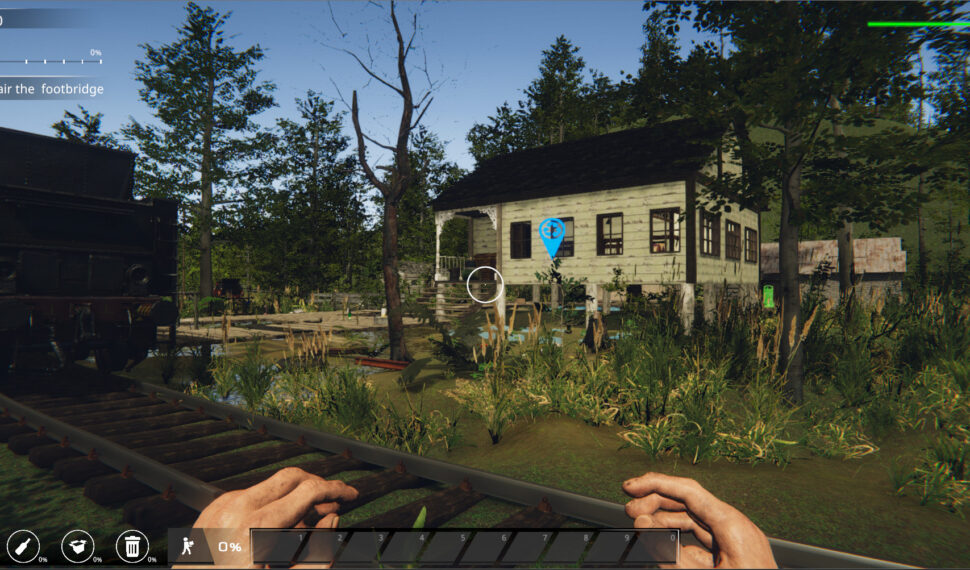Open the trash bin icon

pos(132,546)
